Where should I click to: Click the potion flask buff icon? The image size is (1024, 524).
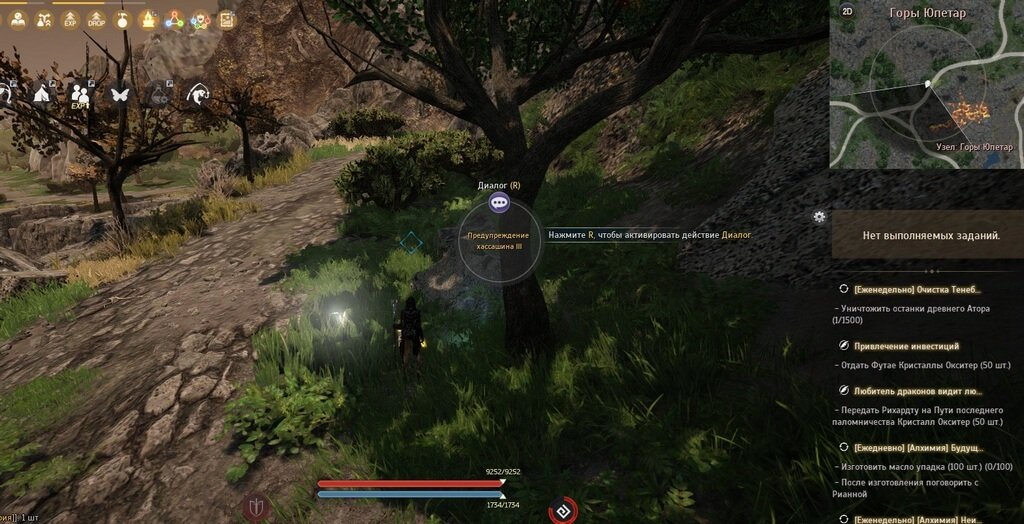[x=122, y=19]
